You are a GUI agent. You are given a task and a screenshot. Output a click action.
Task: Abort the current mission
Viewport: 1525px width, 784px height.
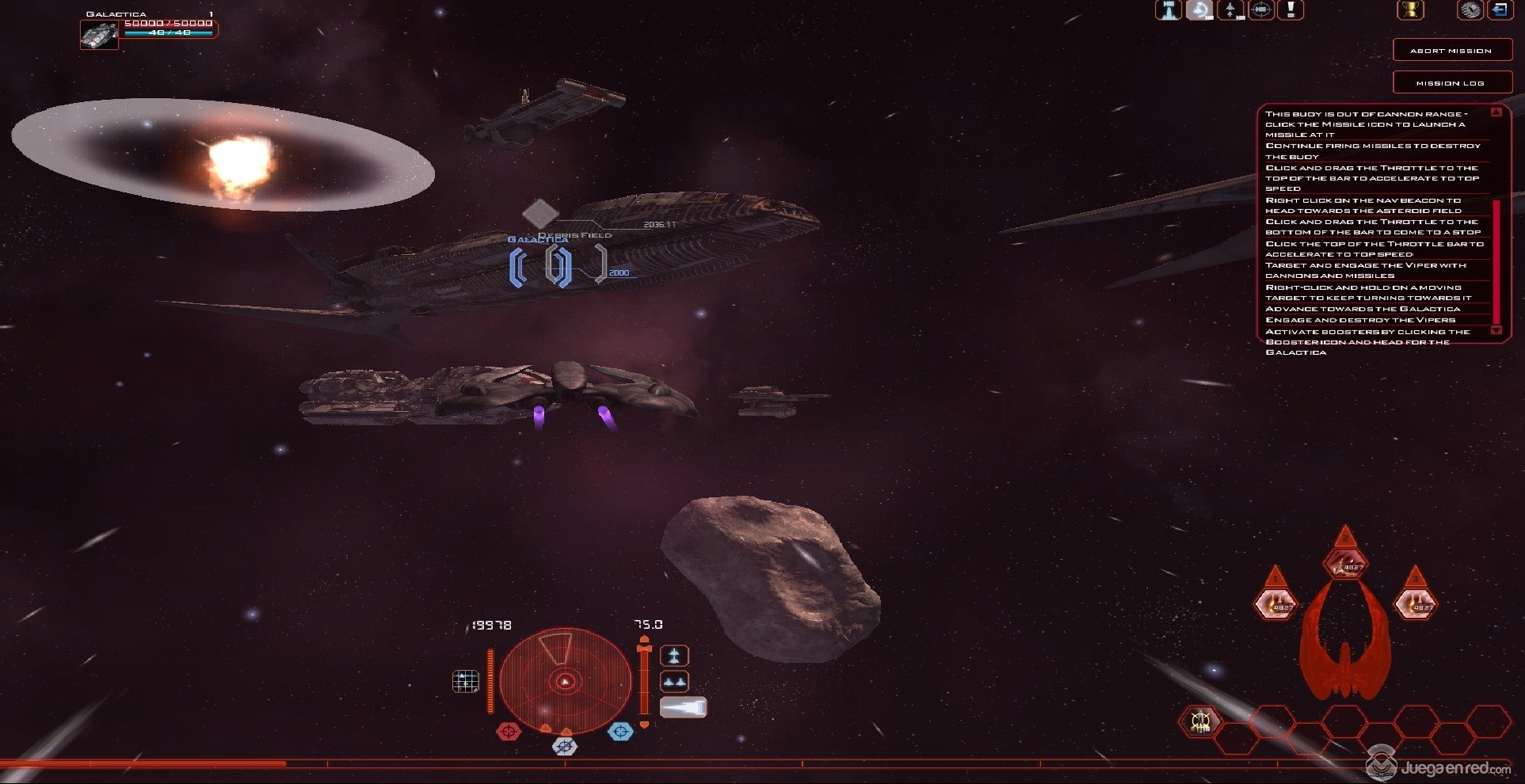point(1450,50)
